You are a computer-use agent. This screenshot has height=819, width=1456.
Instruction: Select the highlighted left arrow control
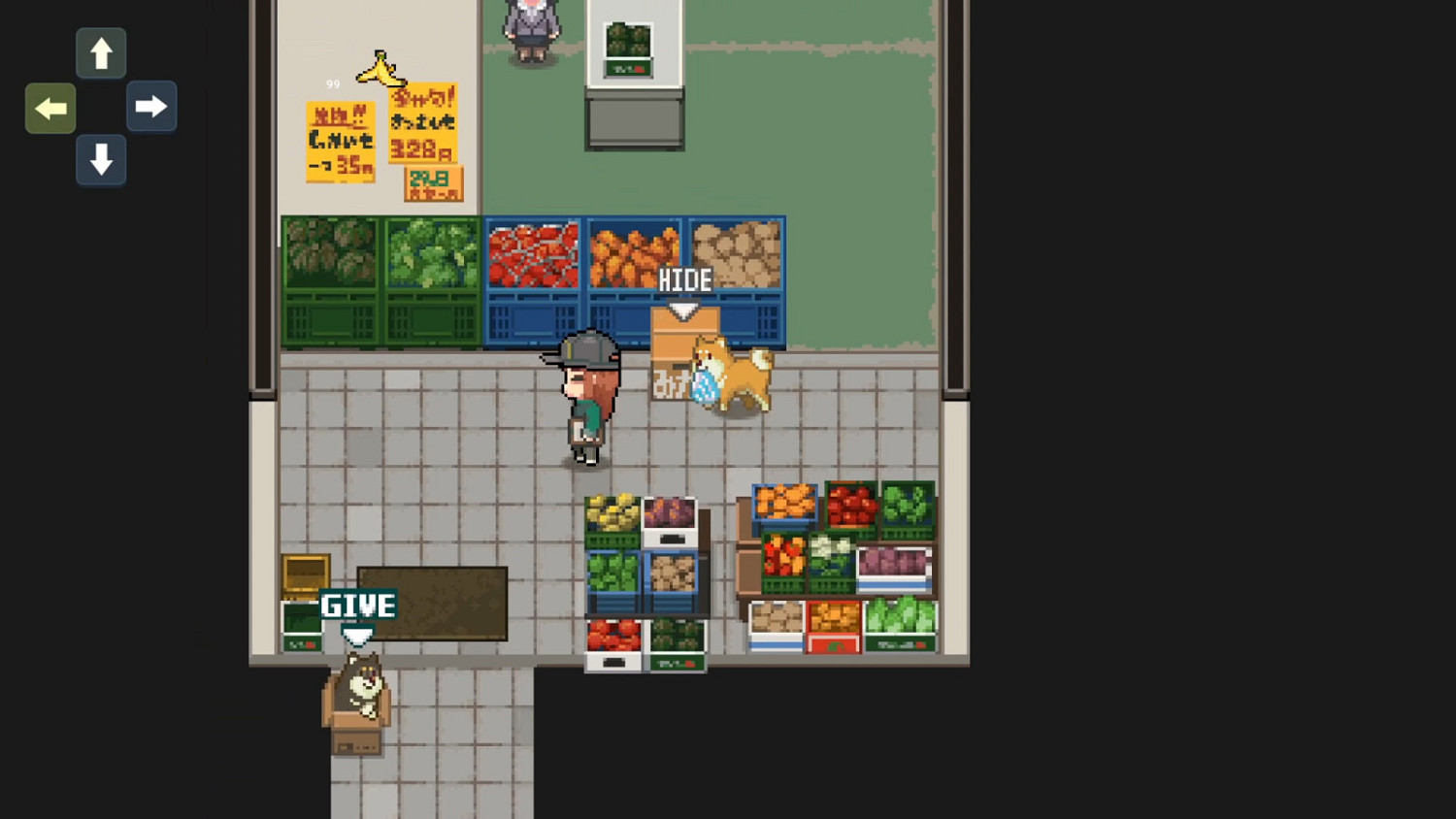[50, 108]
